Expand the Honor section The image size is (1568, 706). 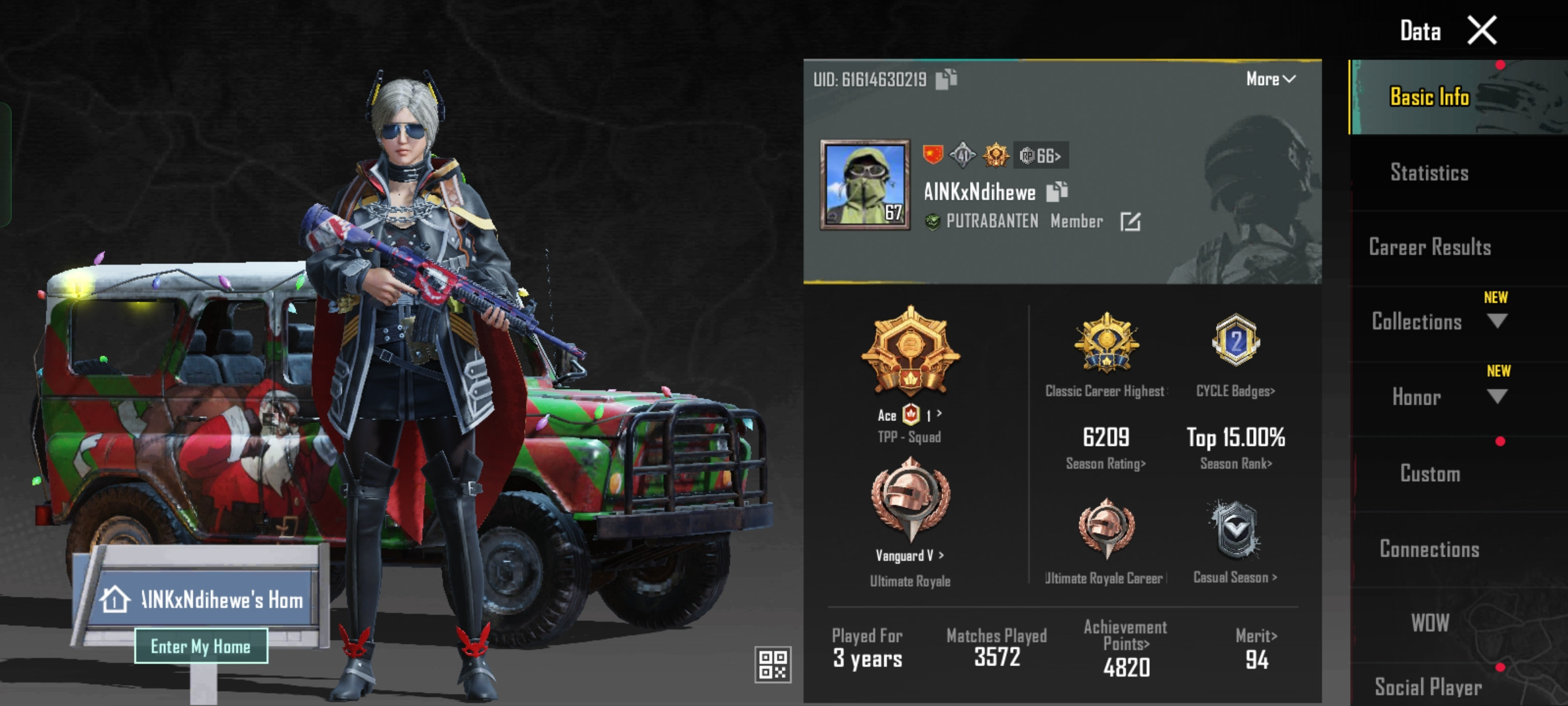(1497, 396)
